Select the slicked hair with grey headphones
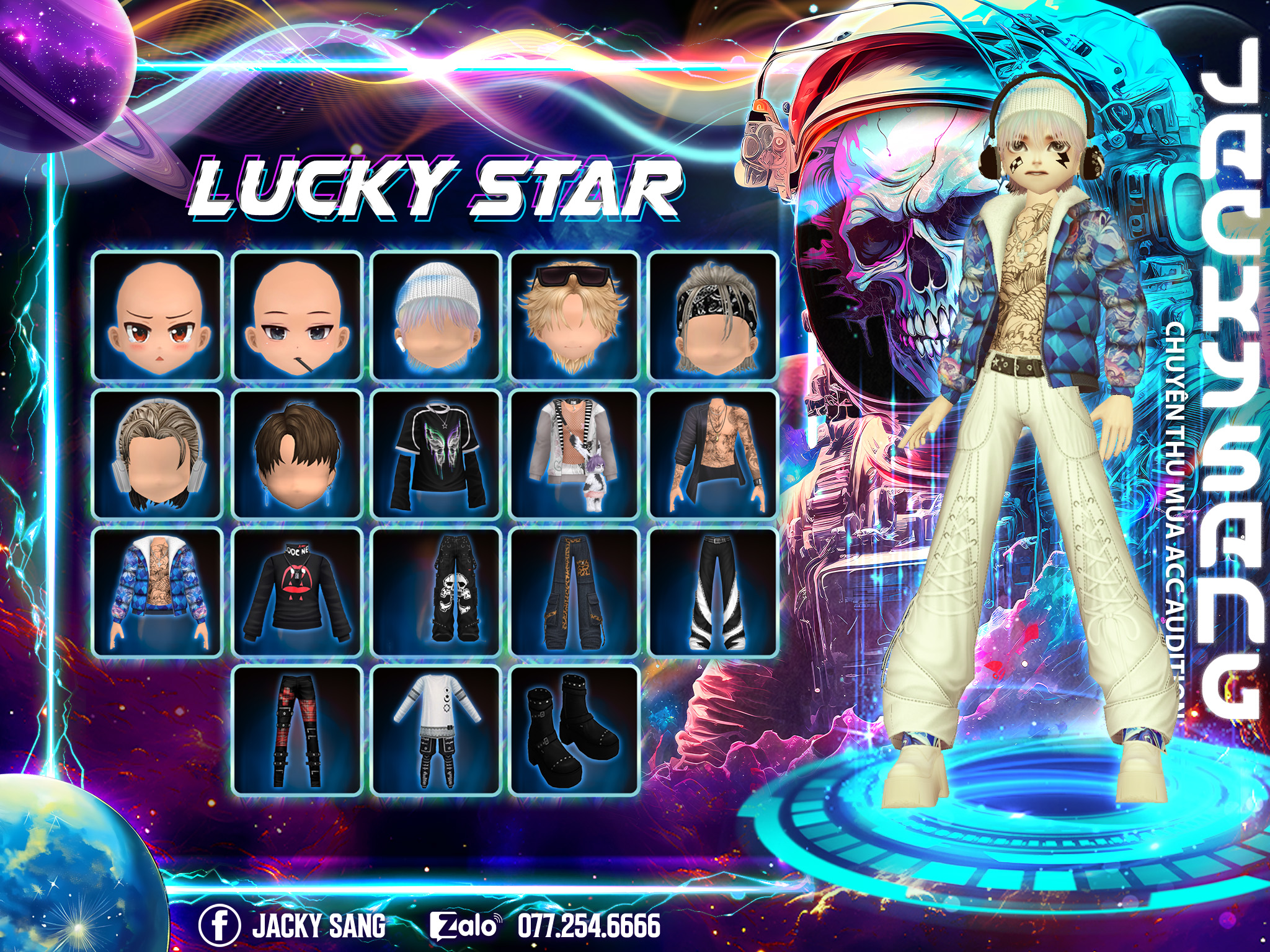The height and width of the screenshot is (952, 1270). (x=158, y=454)
